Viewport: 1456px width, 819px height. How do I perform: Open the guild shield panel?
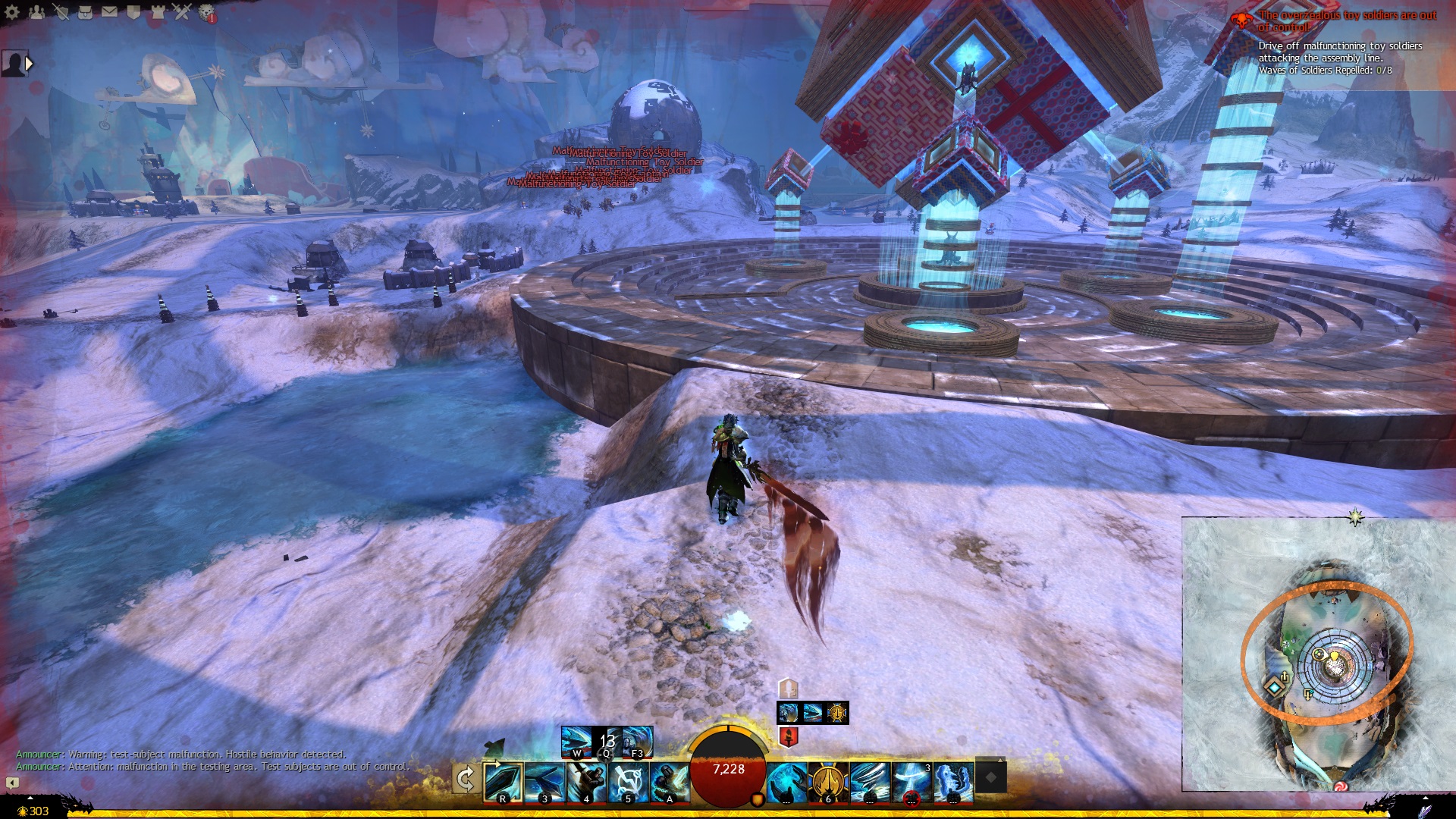[x=133, y=11]
